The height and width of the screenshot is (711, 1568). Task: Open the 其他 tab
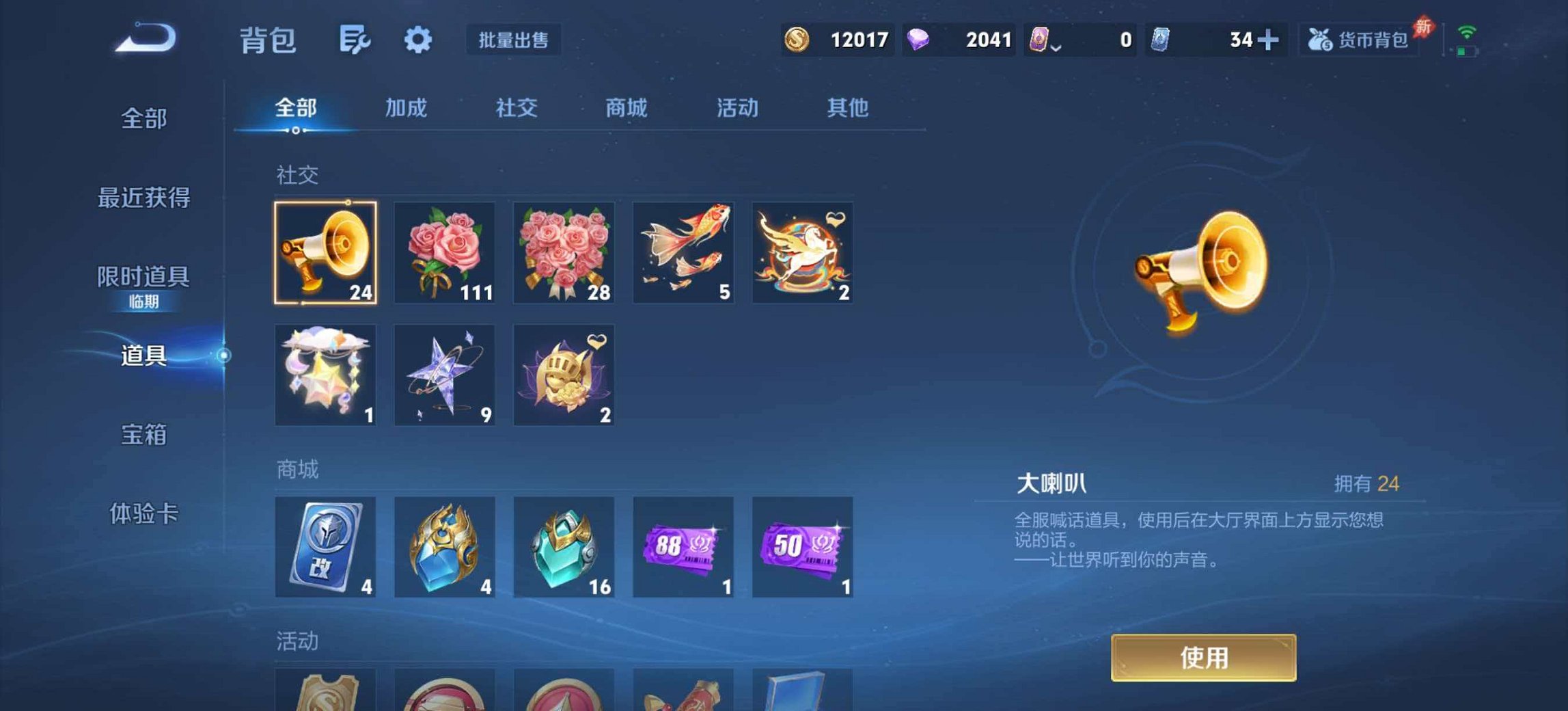point(847,108)
